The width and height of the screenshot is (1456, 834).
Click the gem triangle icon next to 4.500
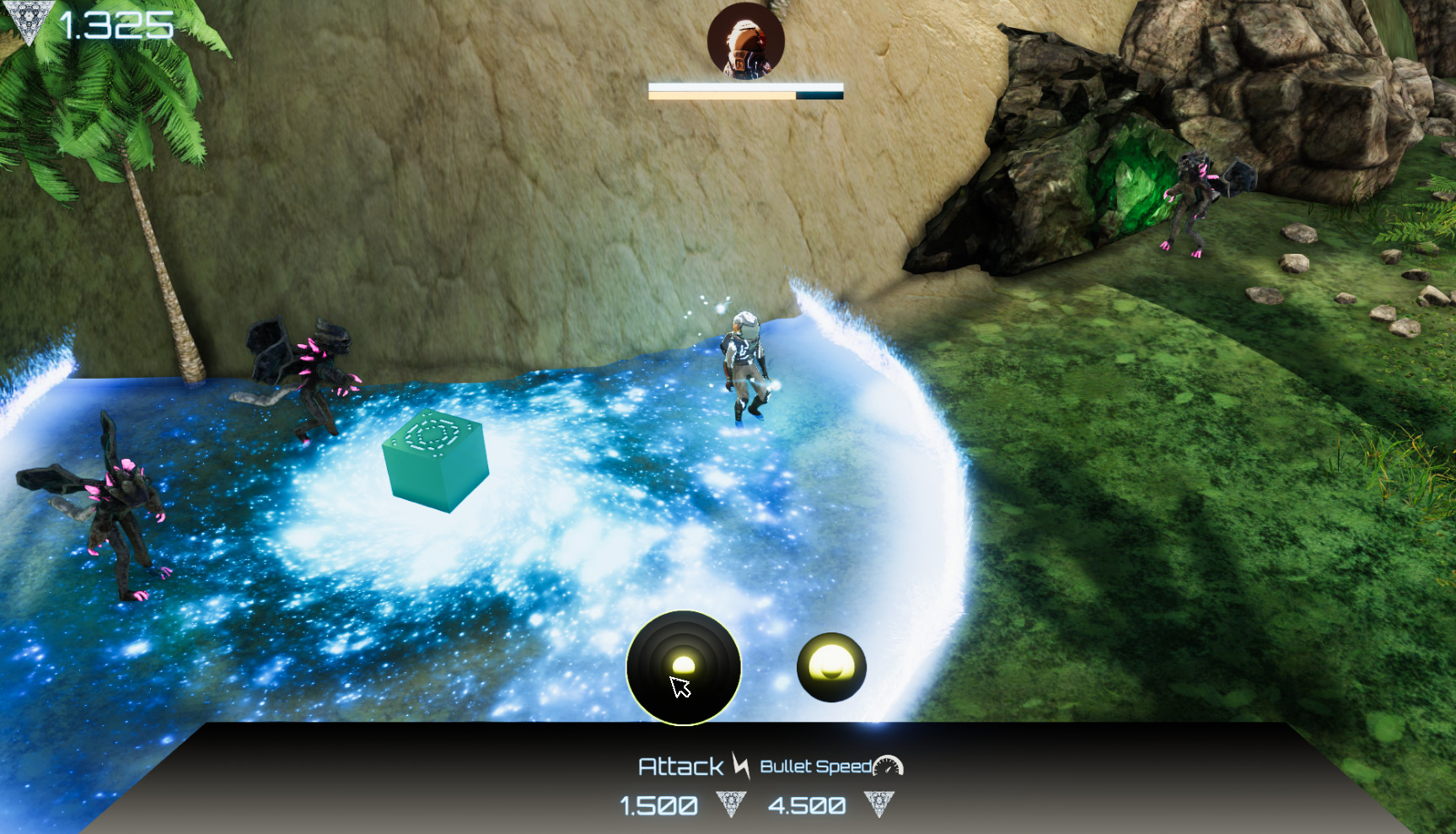pyautogui.click(x=879, y=804)
